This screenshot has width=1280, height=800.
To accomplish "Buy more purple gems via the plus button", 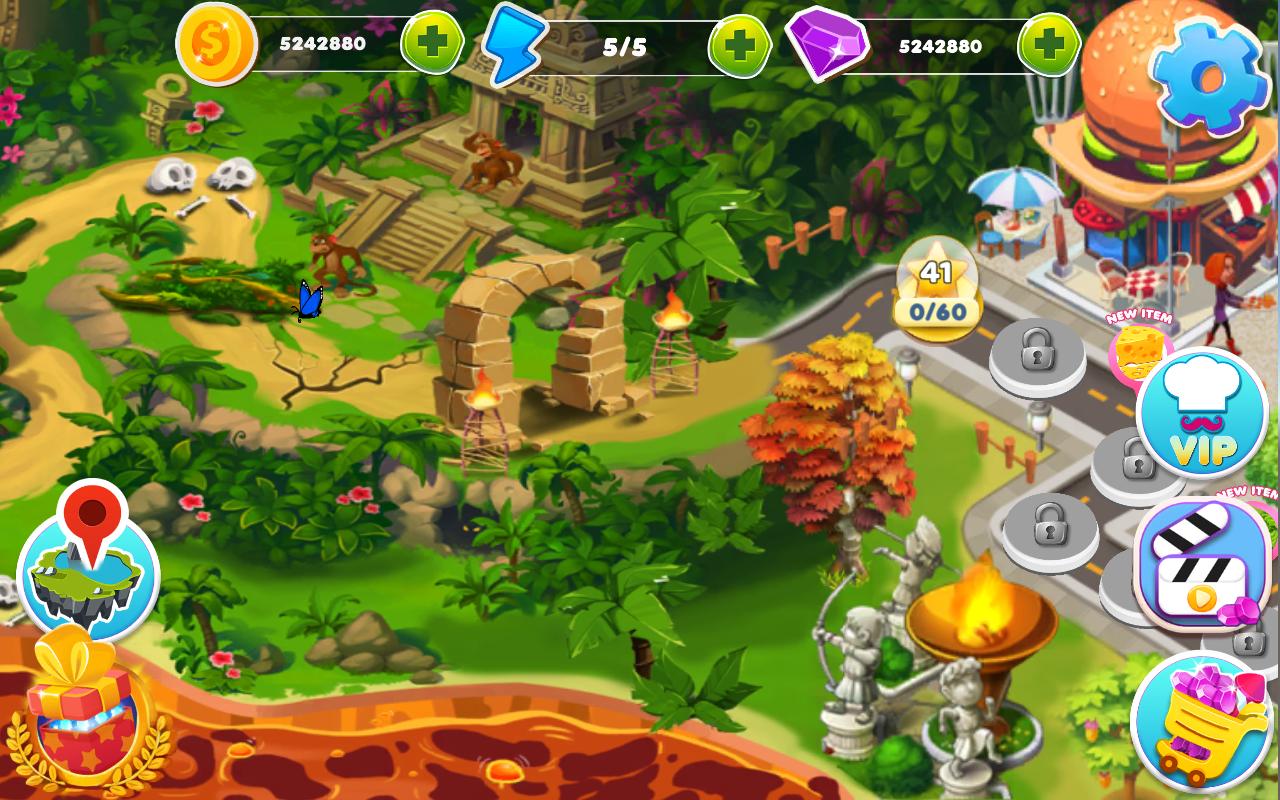I will (1049, 45).
